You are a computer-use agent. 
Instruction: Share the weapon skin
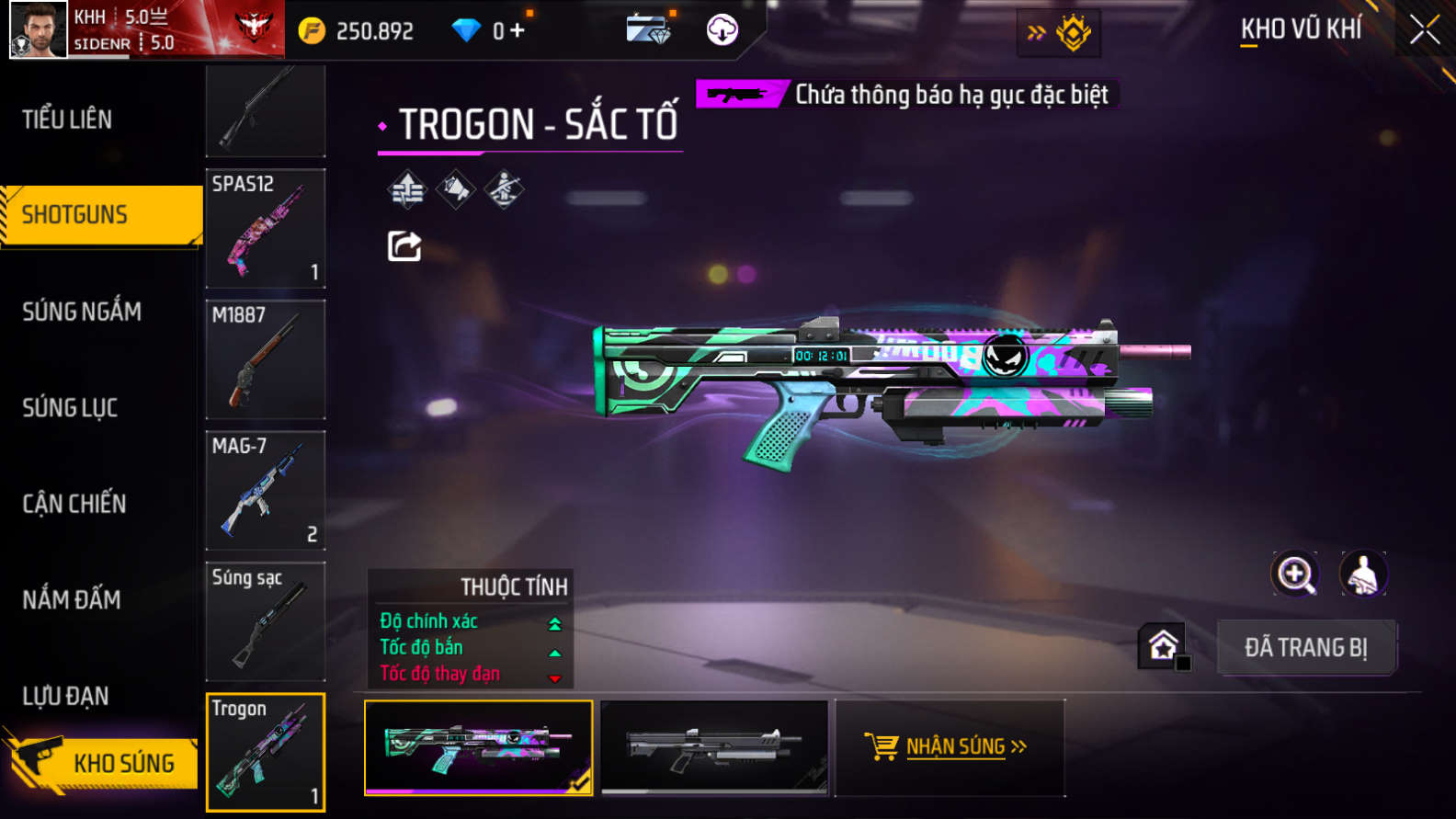(404, 246)
